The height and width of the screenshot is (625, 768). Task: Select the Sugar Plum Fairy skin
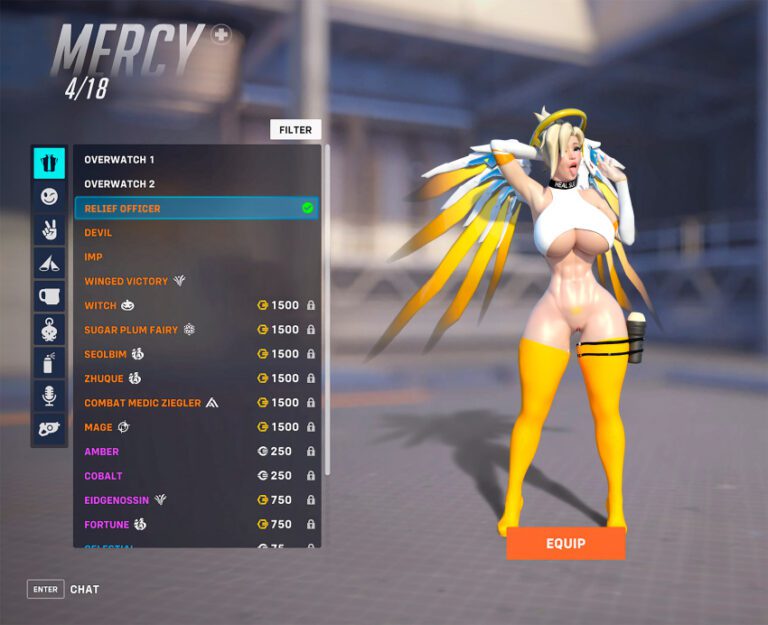[197, 330]
